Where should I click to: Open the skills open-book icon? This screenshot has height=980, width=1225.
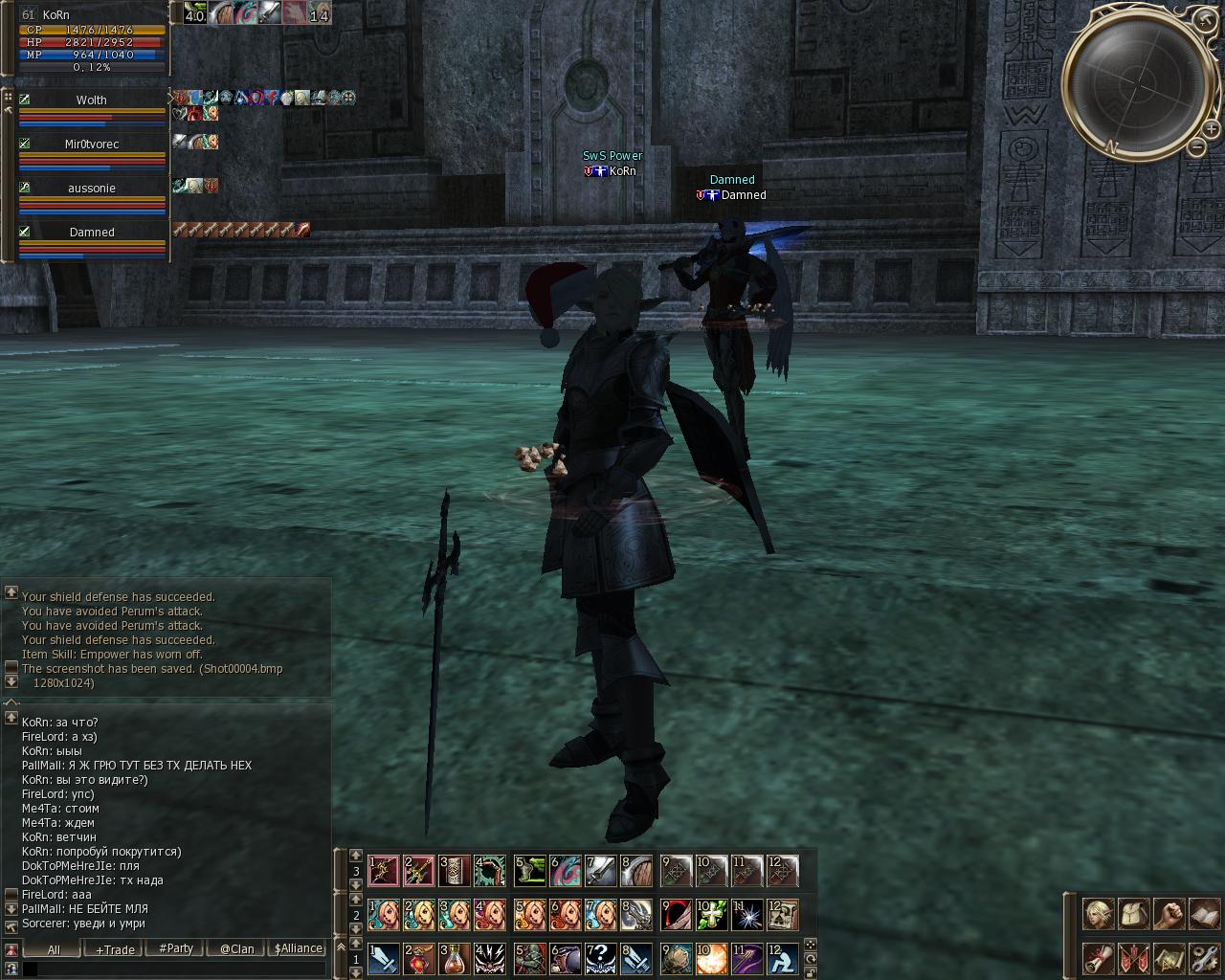[1203, 914]
